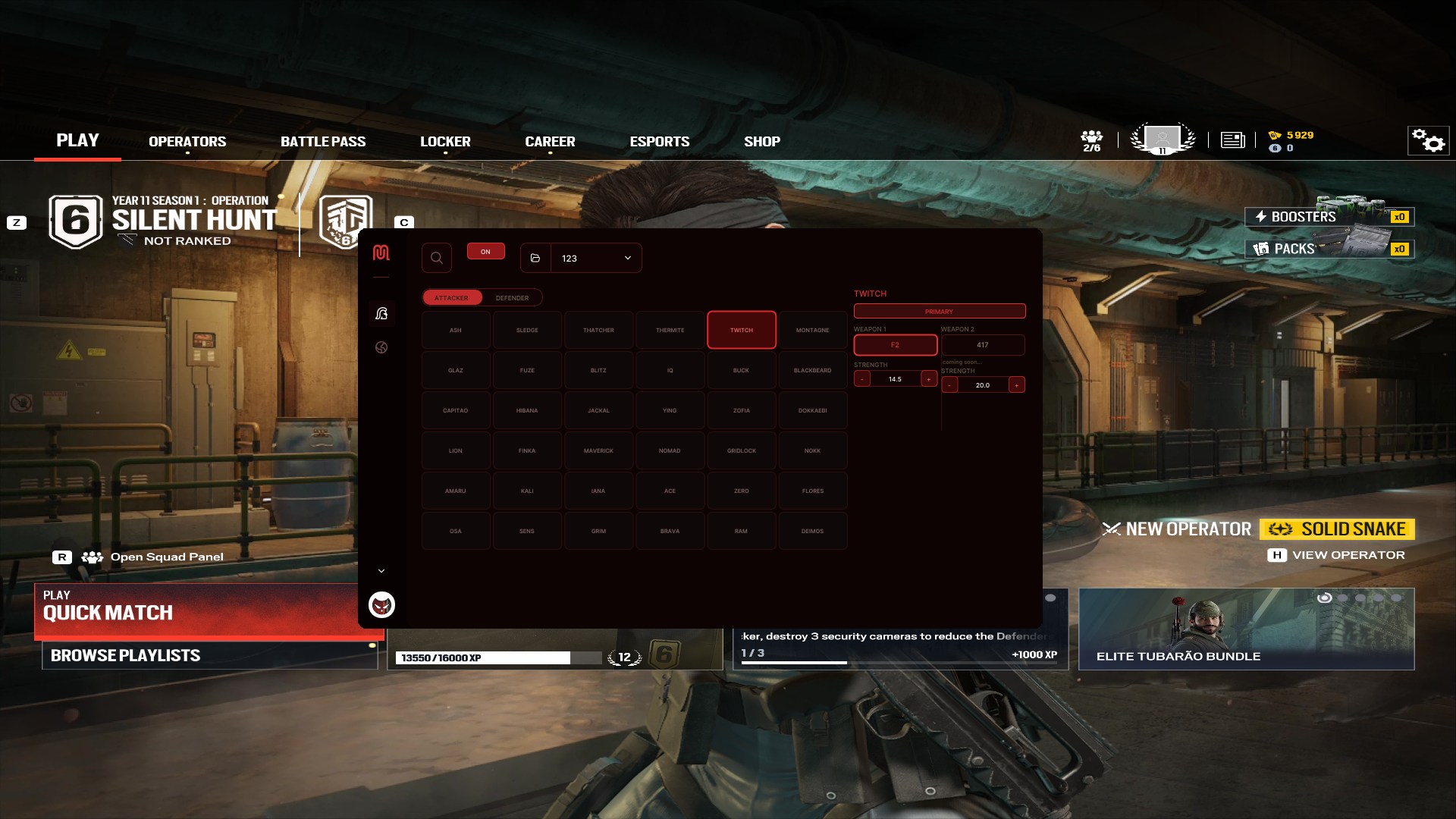Viewport: 1456px width, 819px height.
Task: Select the helmet icon in the overlay sidebar
Action: pos(382,313)
